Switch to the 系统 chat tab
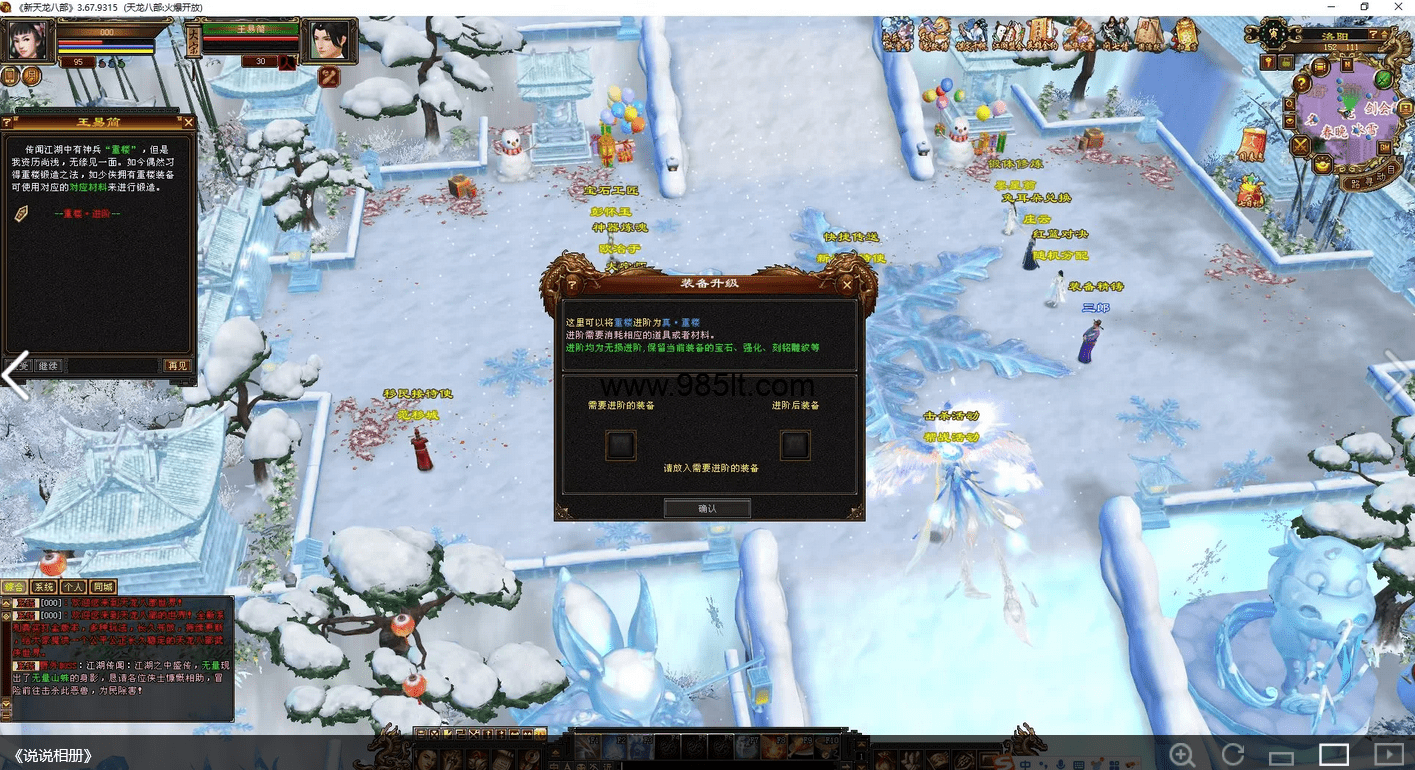The image size is (1415, 770). tap(44, 587)
